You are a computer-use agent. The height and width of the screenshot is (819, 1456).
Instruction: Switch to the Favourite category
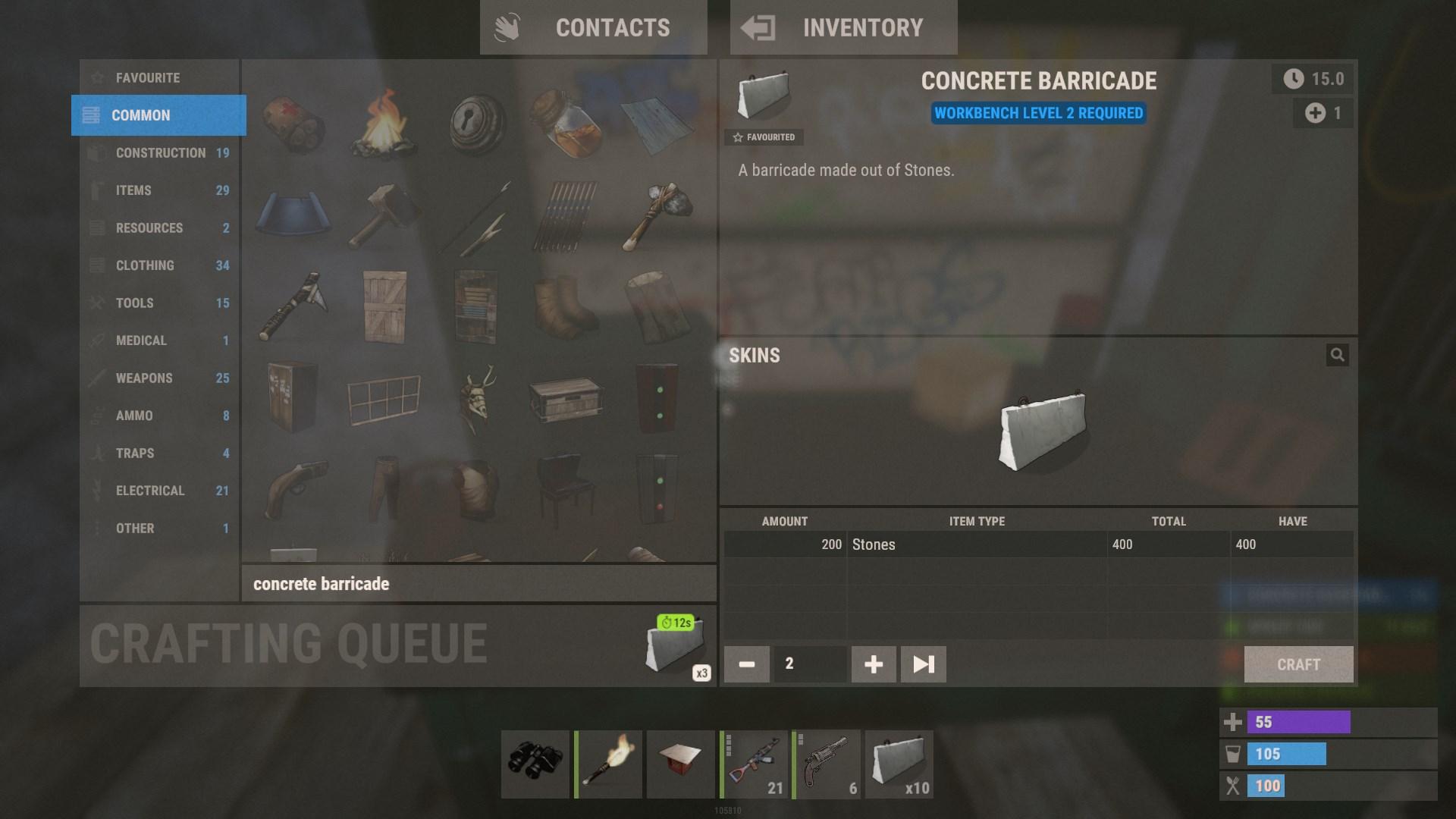(158, 77)
